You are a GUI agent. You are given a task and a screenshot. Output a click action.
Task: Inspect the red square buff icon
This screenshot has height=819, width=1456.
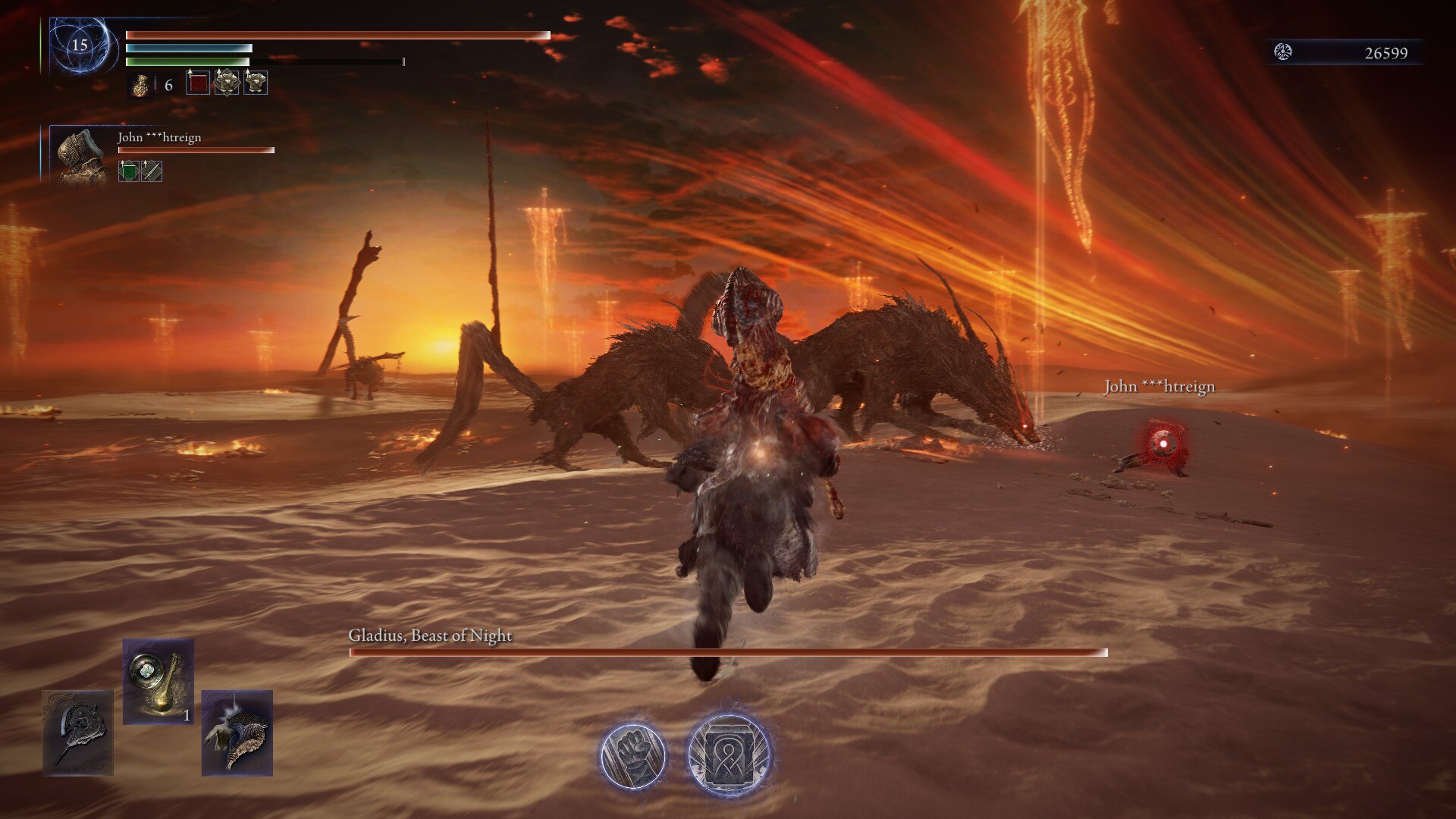(197, 83)
